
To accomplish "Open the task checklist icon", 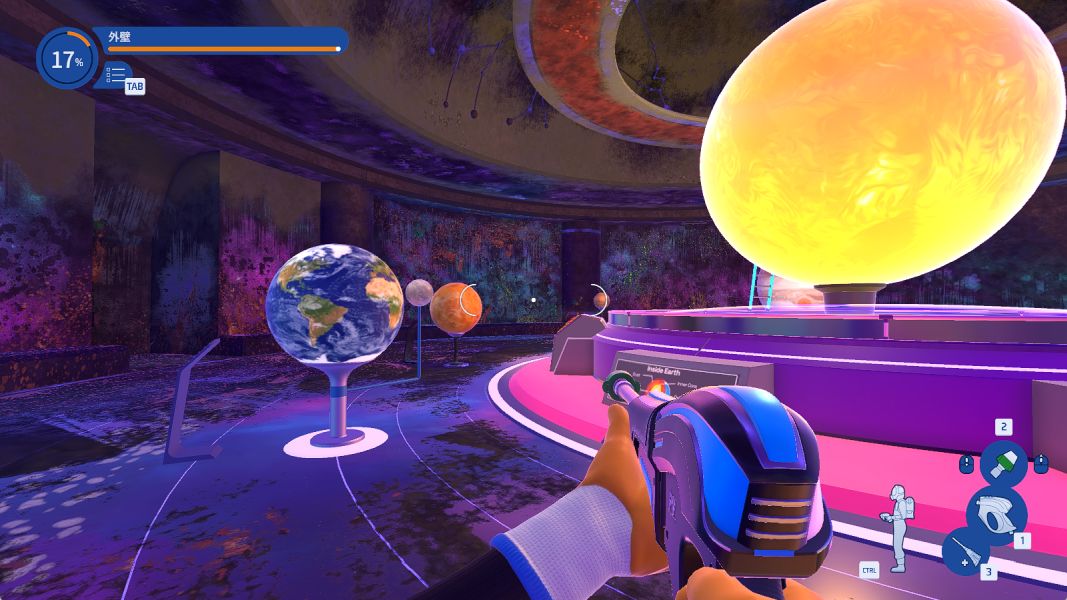I will pos(116,74).
